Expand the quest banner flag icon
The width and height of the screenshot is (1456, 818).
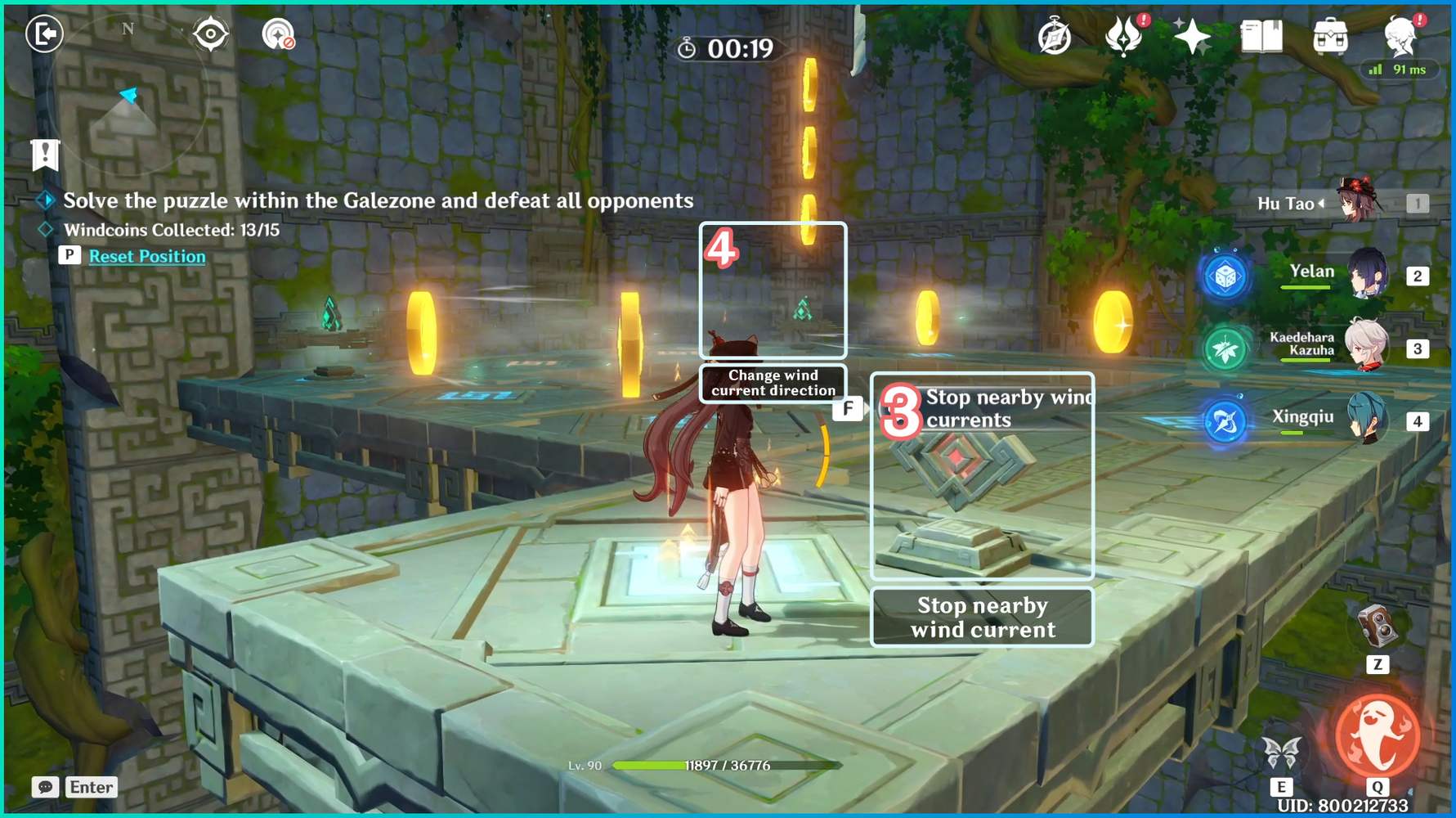[x=44, y=155]
